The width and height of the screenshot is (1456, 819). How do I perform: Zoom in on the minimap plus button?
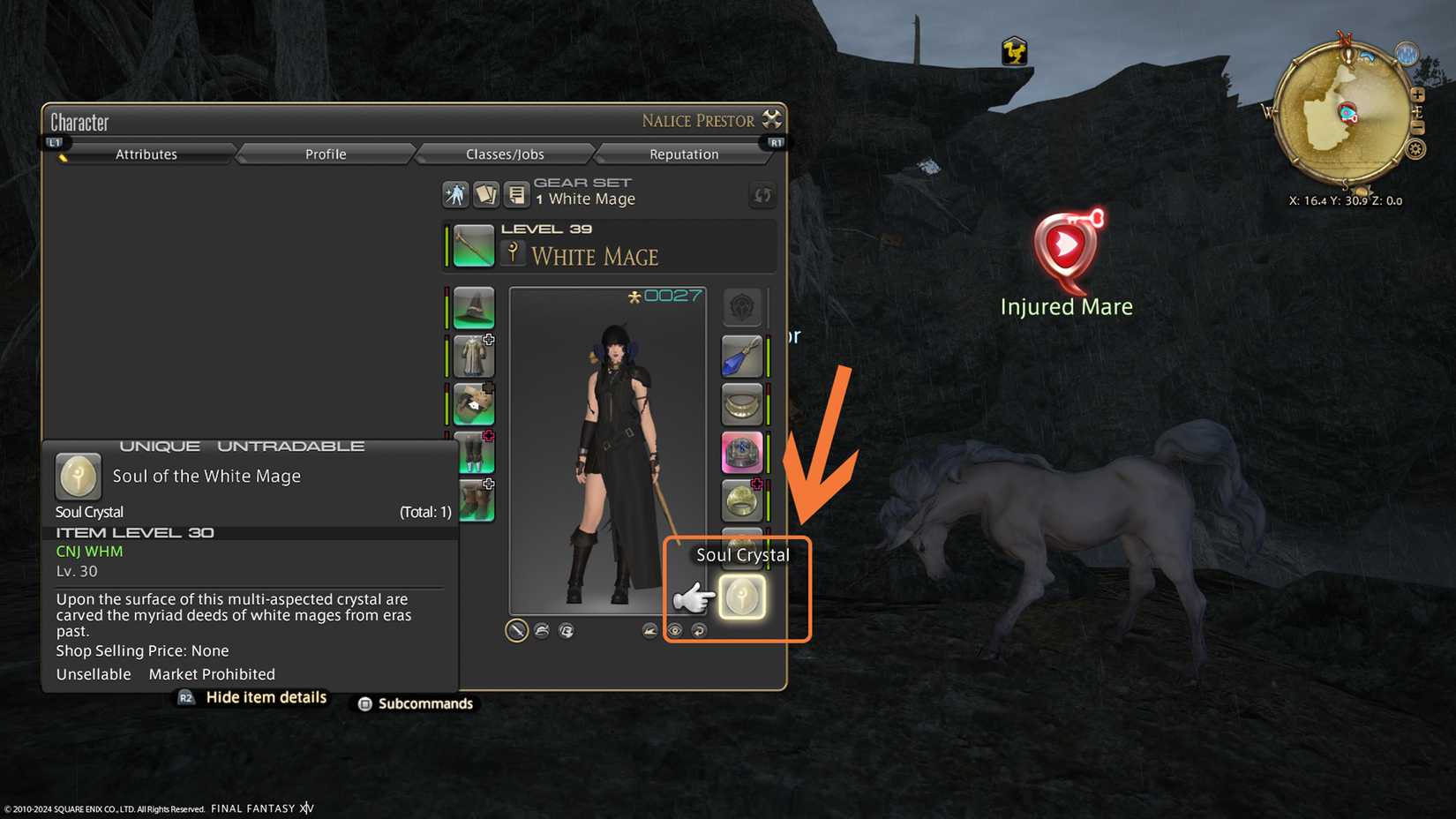coord(1417,94)
